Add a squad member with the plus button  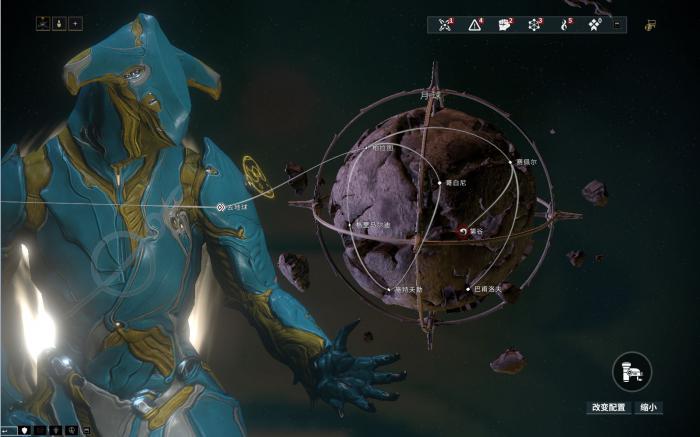click(x=75, y=23)
